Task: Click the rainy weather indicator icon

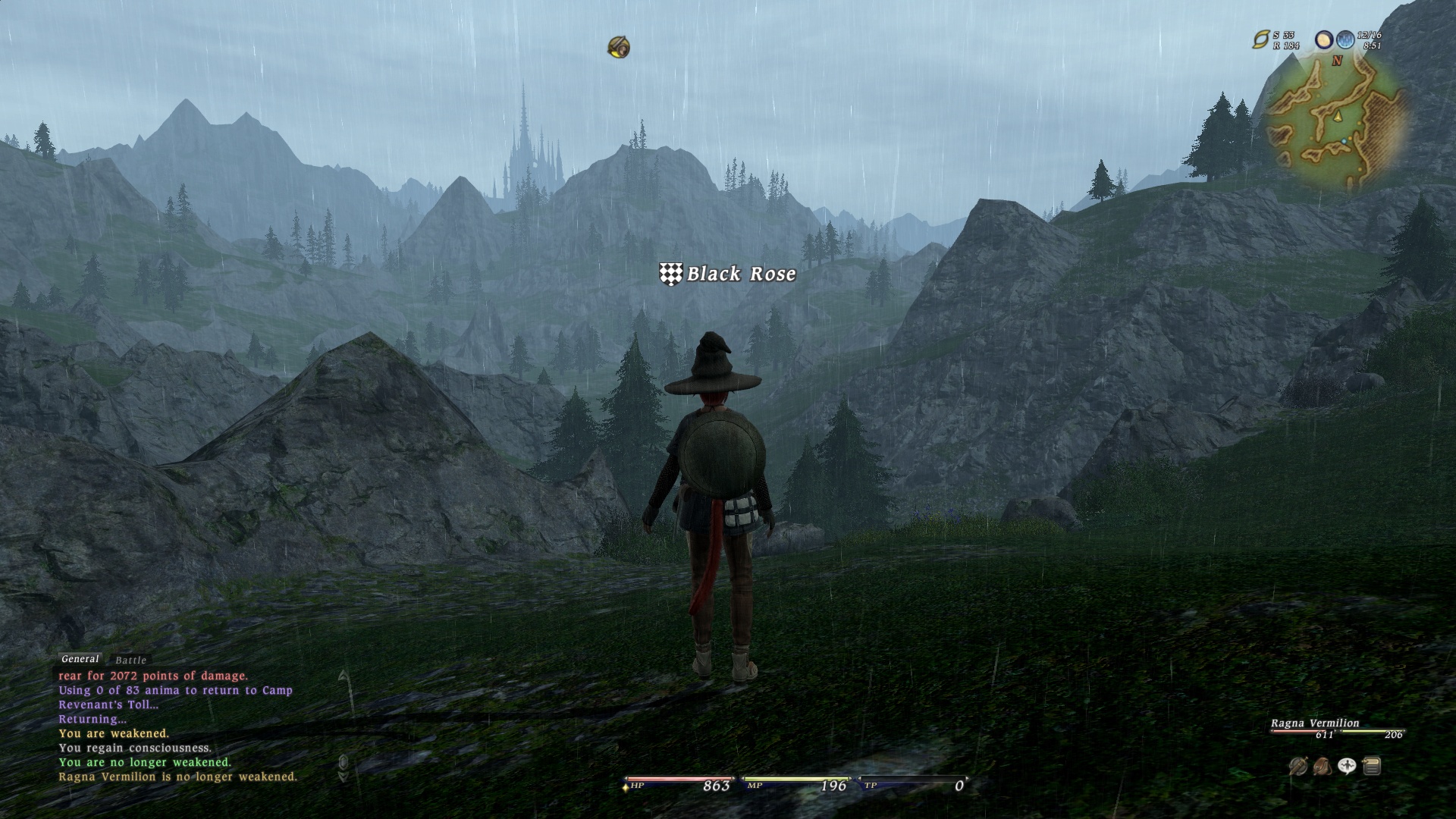Action: [1345, 39]
